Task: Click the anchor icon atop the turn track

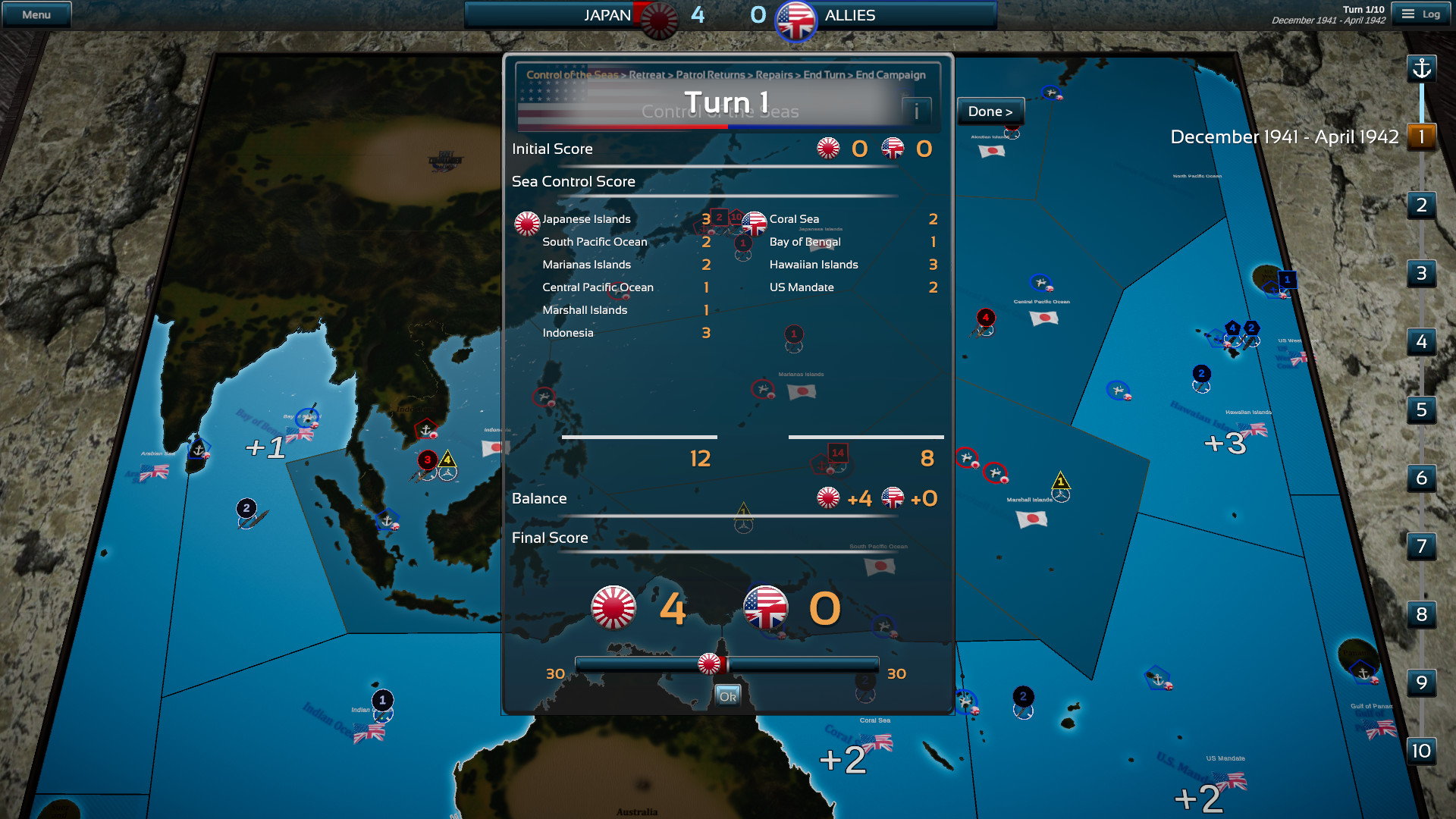Action: coord(1422,68)
